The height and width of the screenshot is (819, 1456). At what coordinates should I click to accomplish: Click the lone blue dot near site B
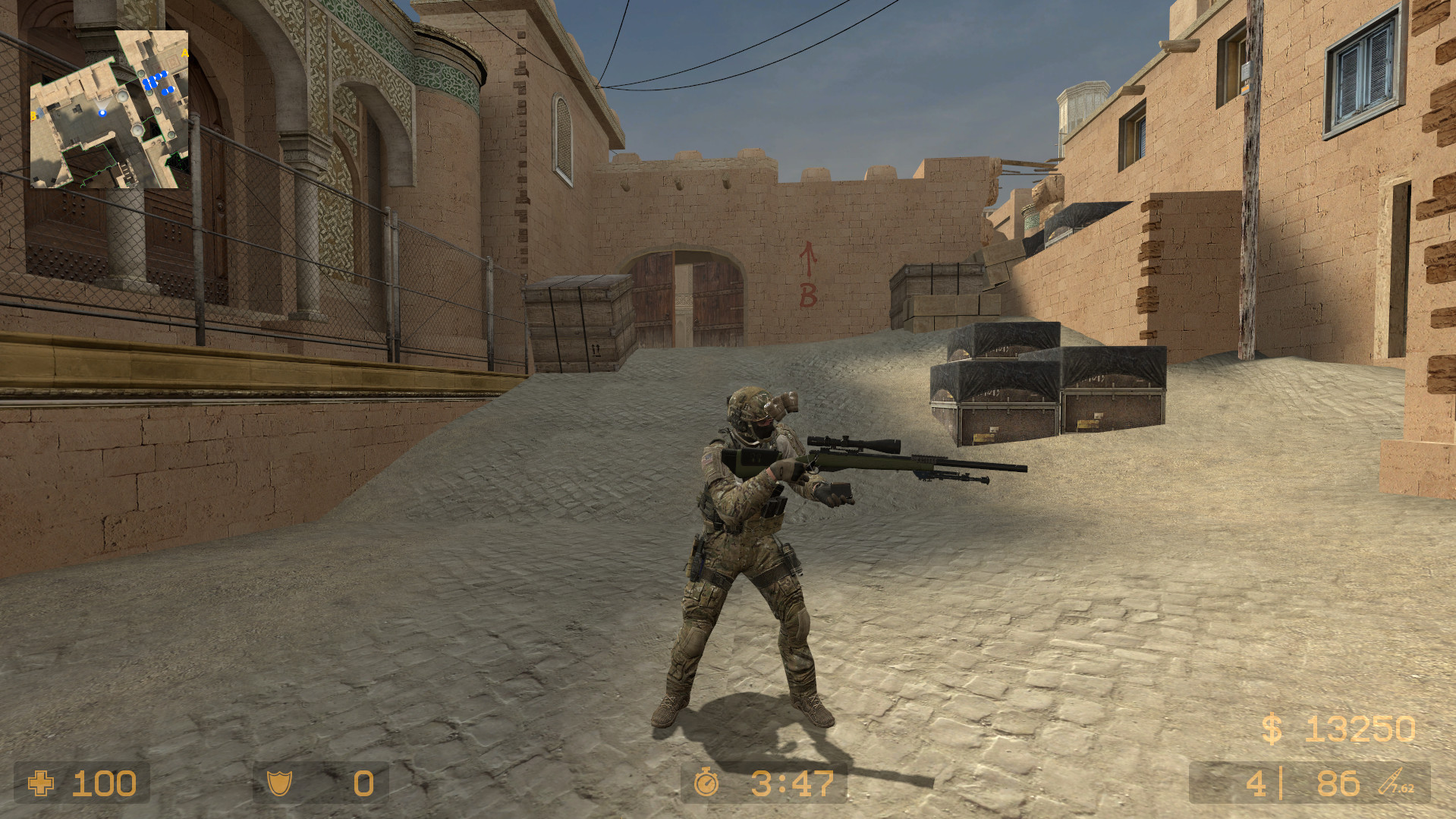tap(40, 112)
